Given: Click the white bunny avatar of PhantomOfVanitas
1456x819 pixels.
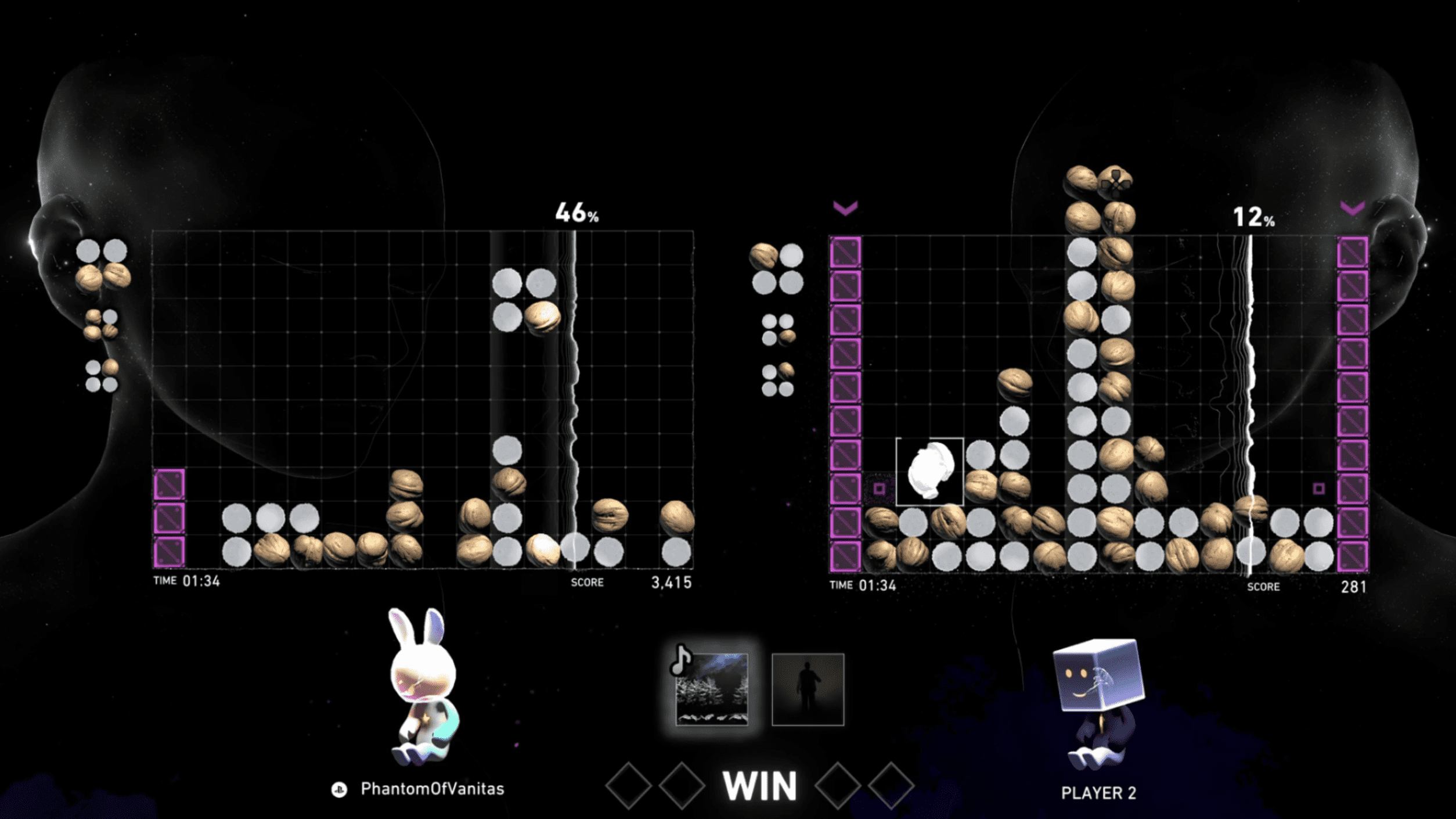Looking at the screenshot, I should click(423, 685).
